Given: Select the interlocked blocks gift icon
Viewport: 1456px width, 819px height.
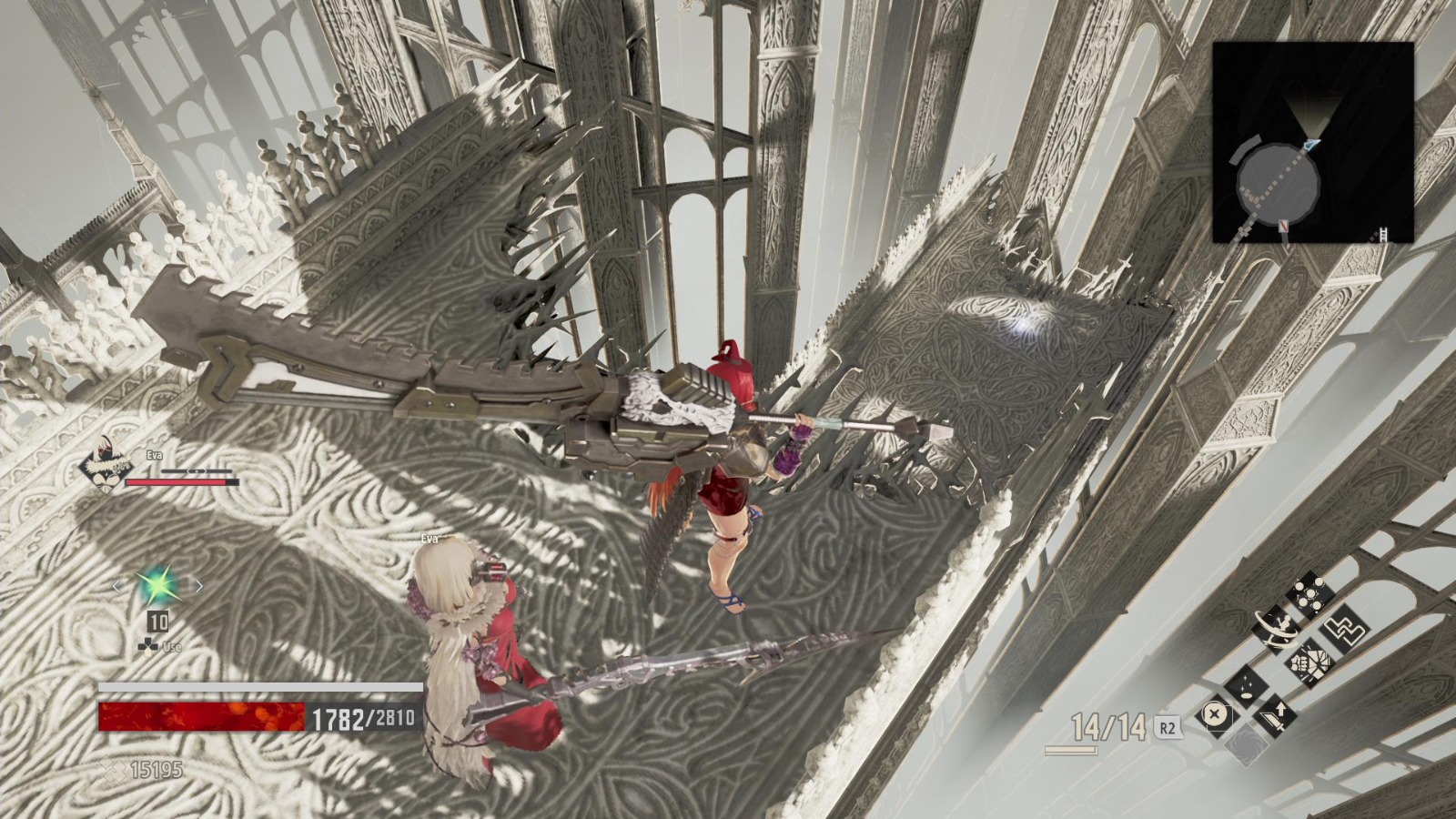Looking at the screenshot, I should 1345,629.
